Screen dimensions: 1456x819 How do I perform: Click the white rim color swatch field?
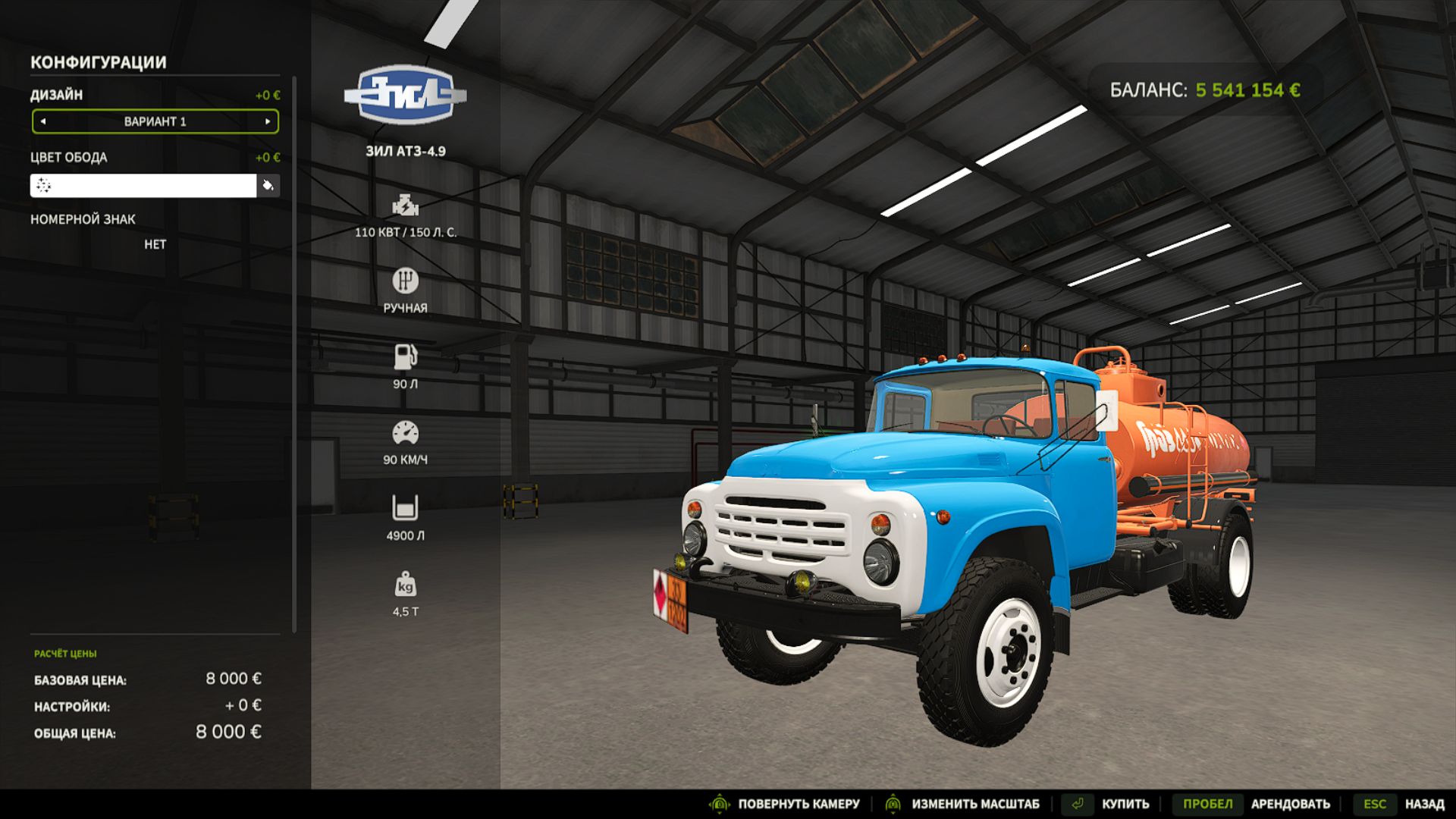point(144,185)
